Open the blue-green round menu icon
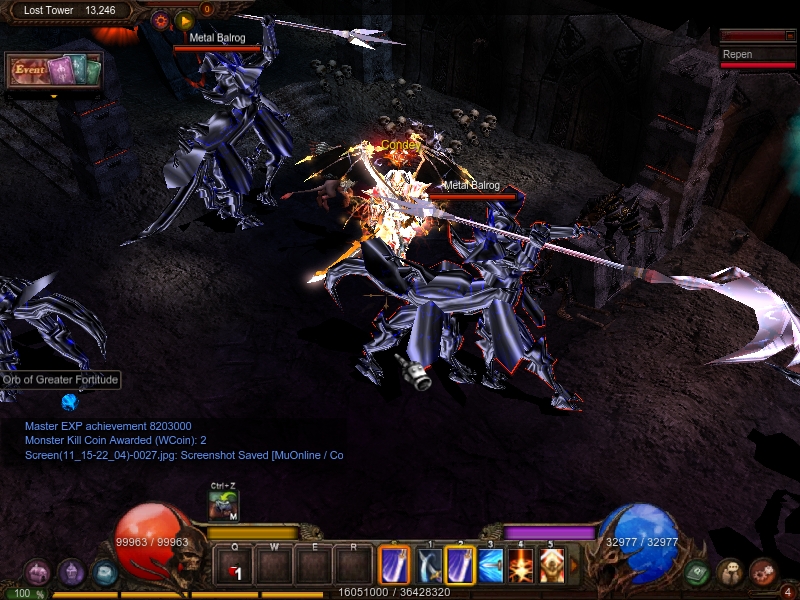The image size is (800, 600). pos(104,573)
